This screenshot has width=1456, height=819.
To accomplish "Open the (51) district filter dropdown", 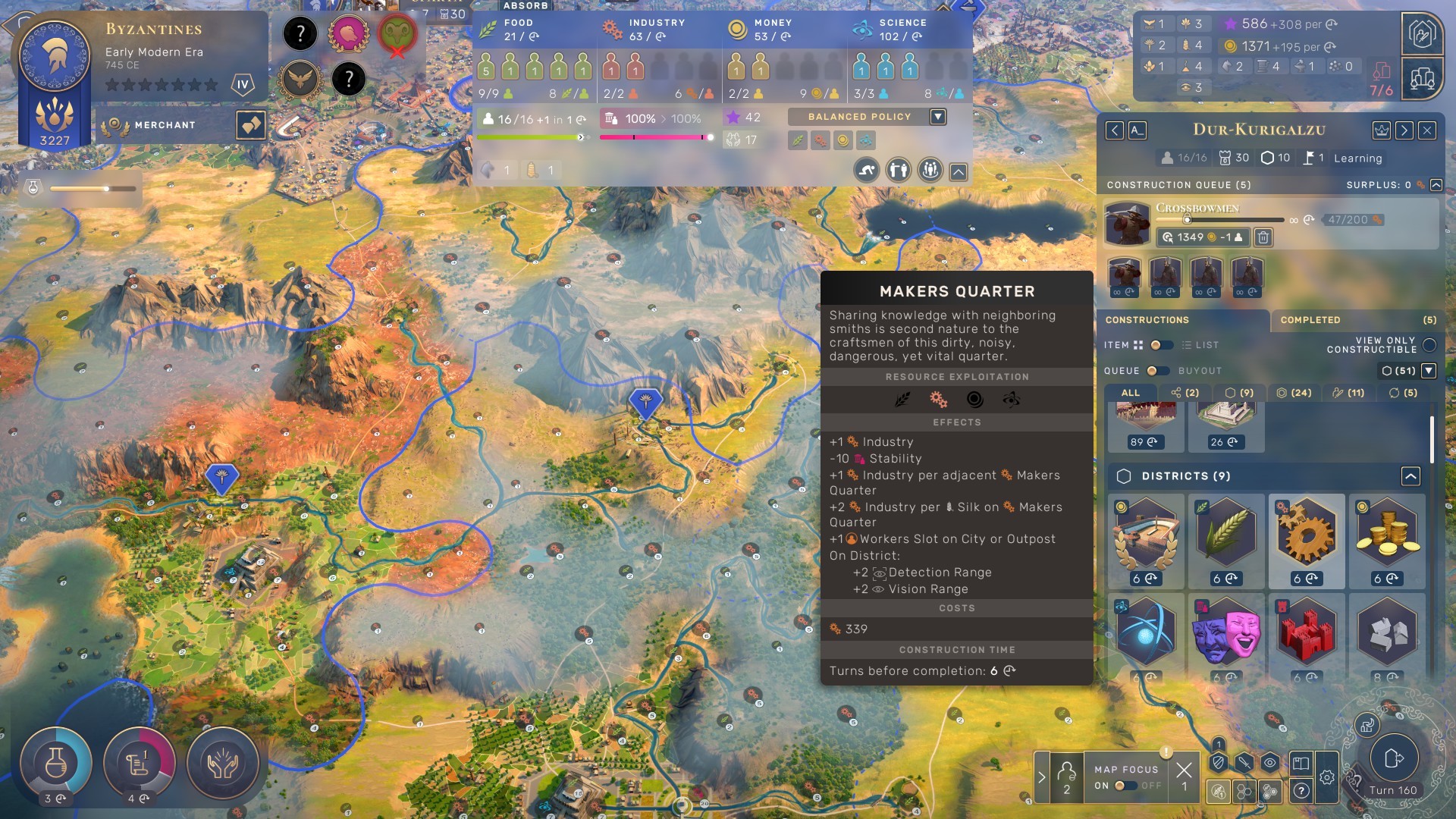I will [1428, 371].
